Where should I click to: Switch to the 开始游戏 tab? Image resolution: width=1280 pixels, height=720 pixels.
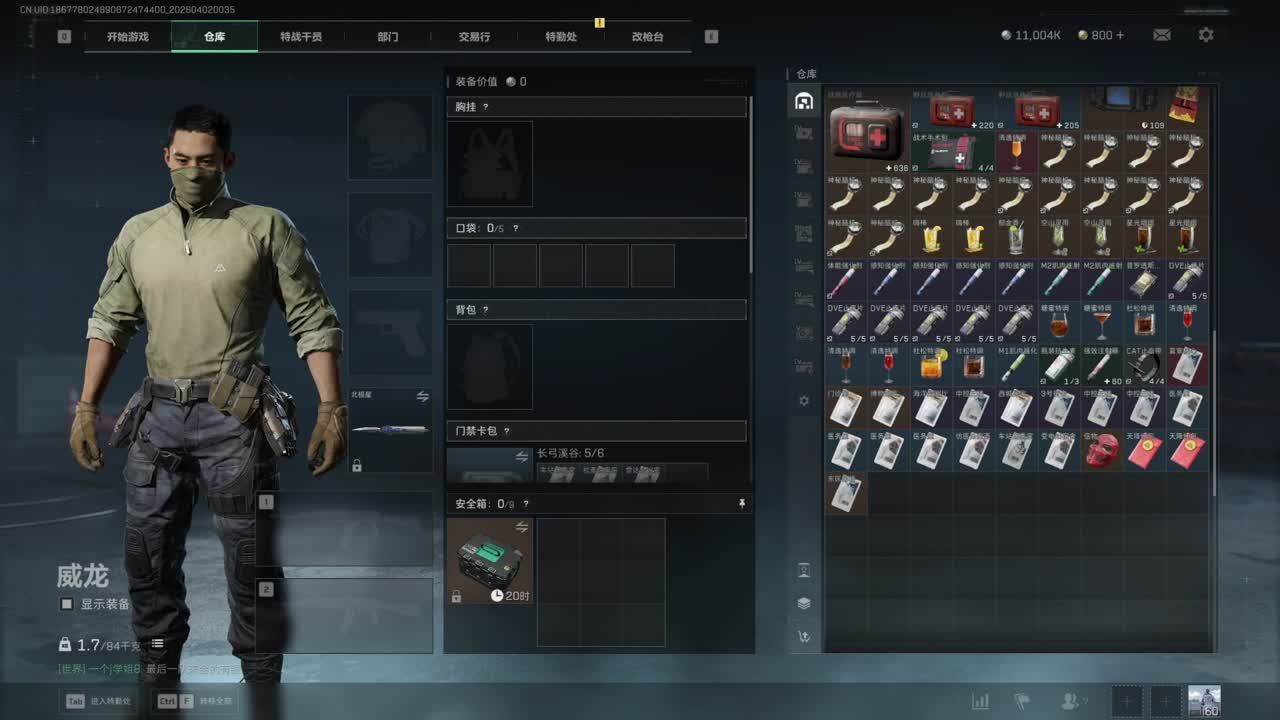click(128, 37)
